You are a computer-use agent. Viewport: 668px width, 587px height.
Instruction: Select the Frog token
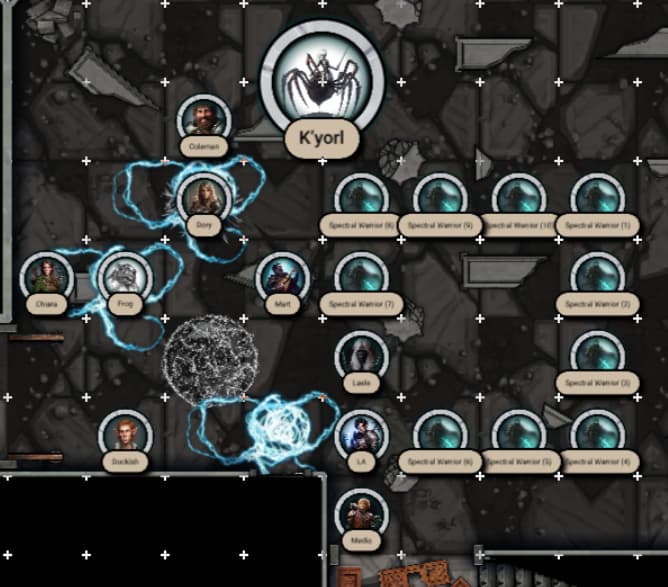125,275
